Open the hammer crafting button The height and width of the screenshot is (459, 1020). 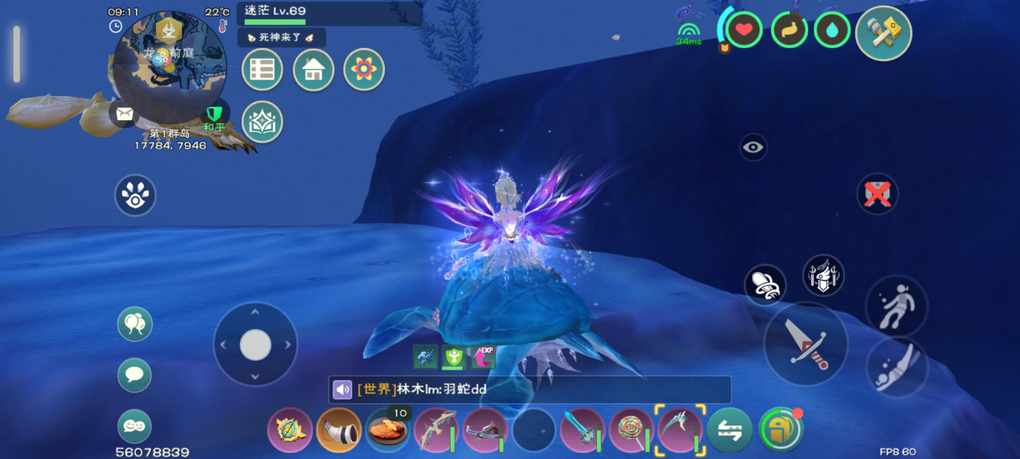pyautogui.click(x=883, y=33)
